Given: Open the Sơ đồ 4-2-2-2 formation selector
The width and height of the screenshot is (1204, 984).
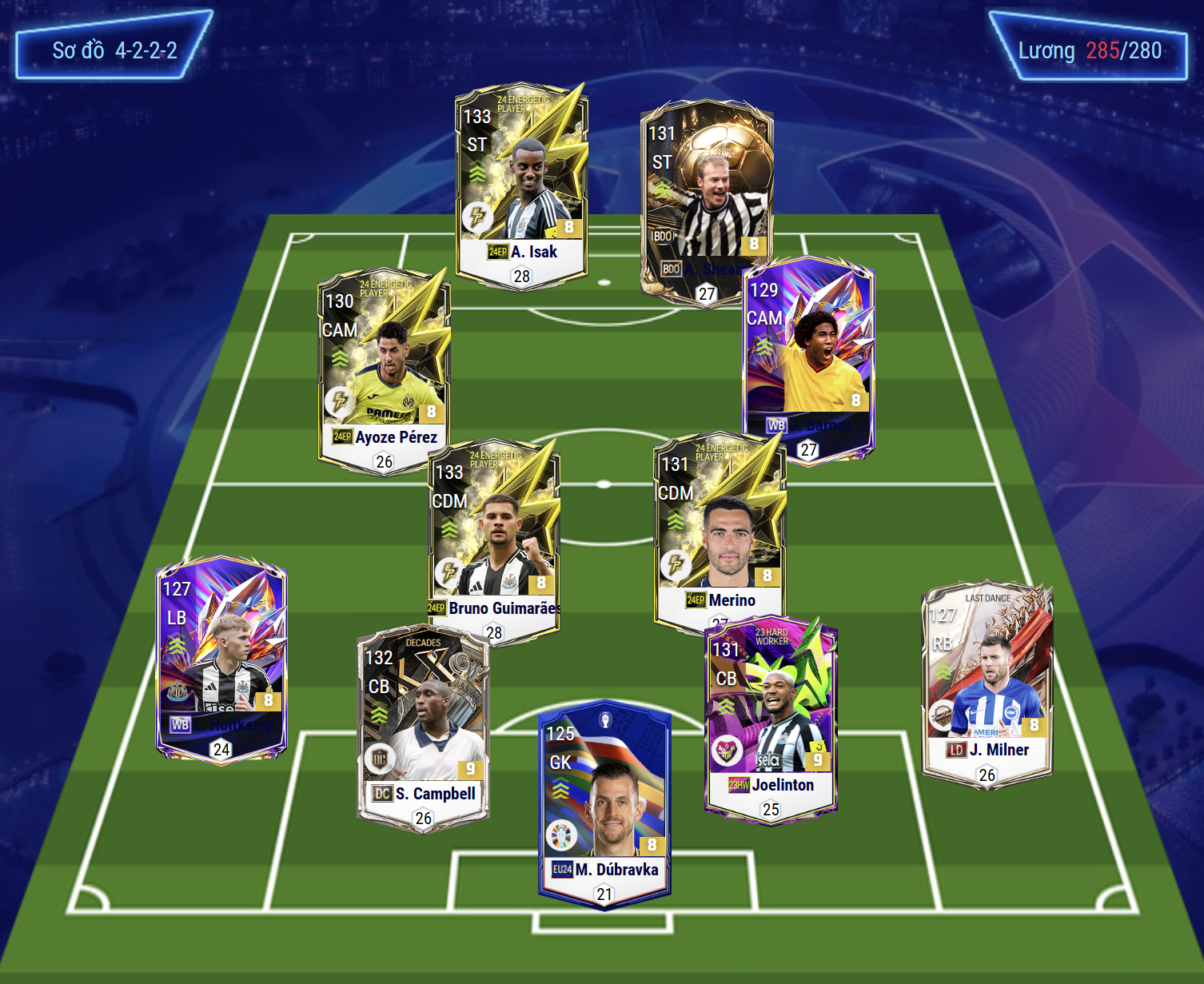Looking at the screenshot, I should click(114, 50).
